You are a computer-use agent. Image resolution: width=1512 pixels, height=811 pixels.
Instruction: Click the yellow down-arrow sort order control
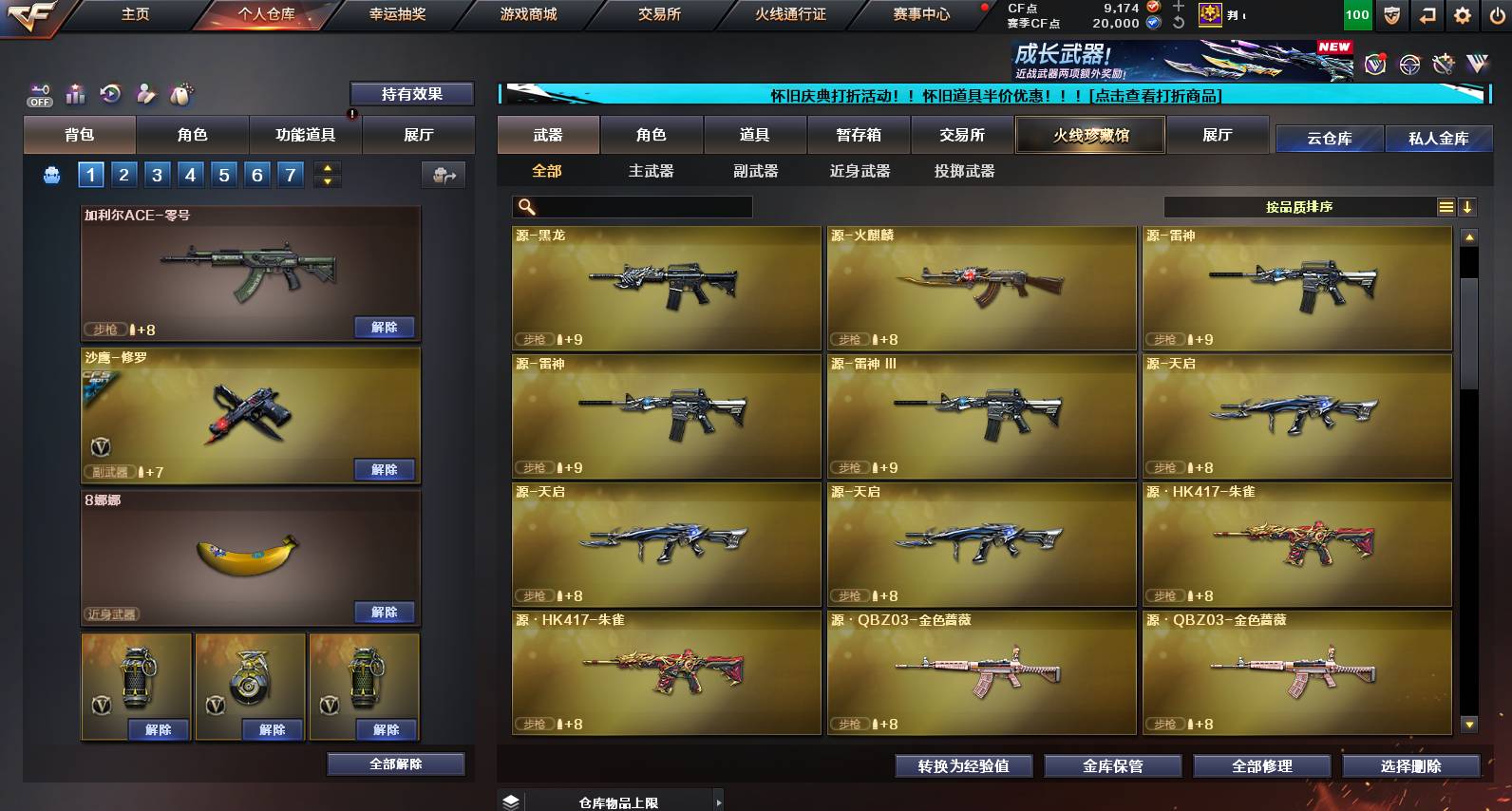(x=1466, y=206)
